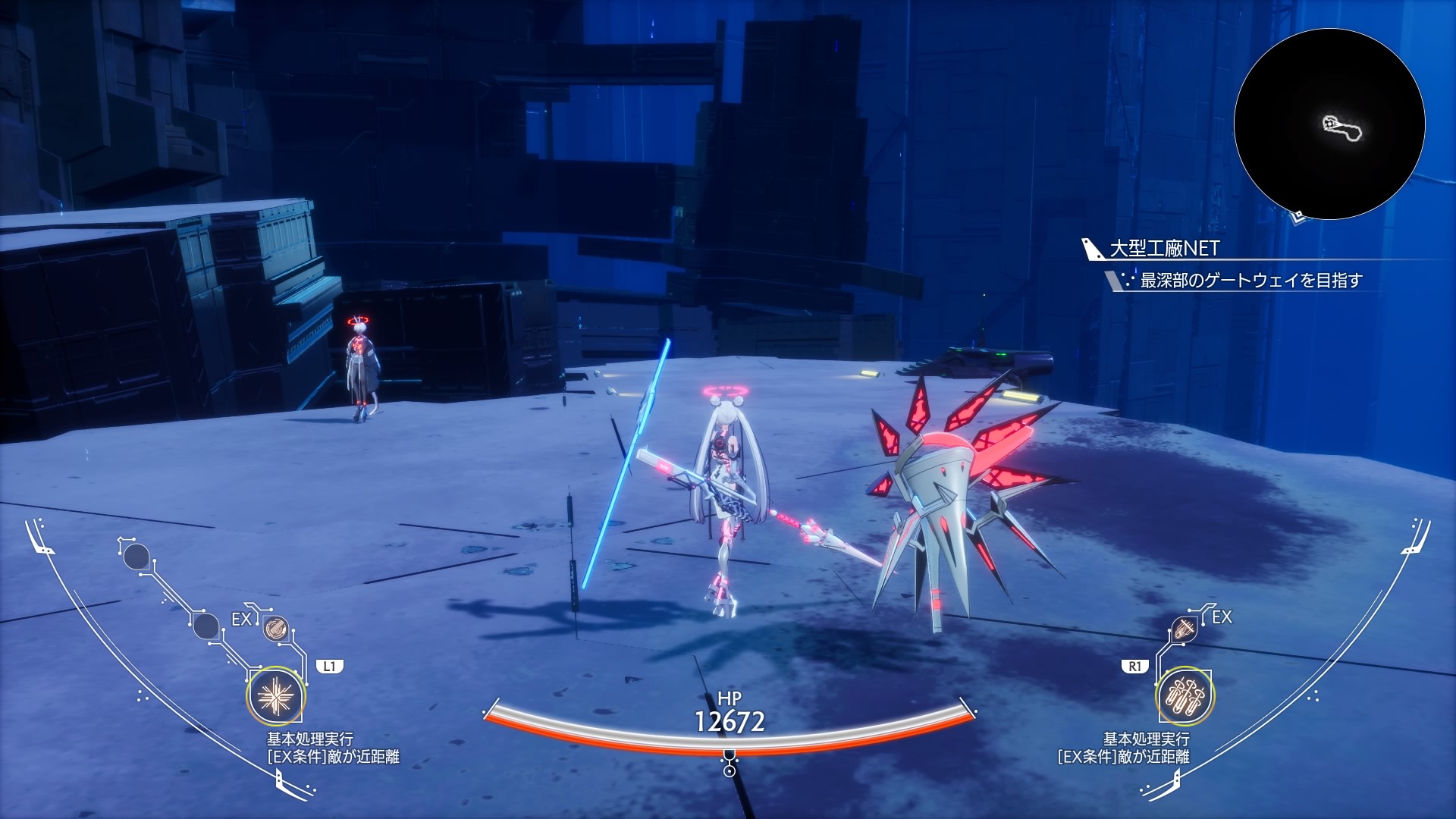Open the circular minimap
Screen dimensions: 1456x819
1329,124
